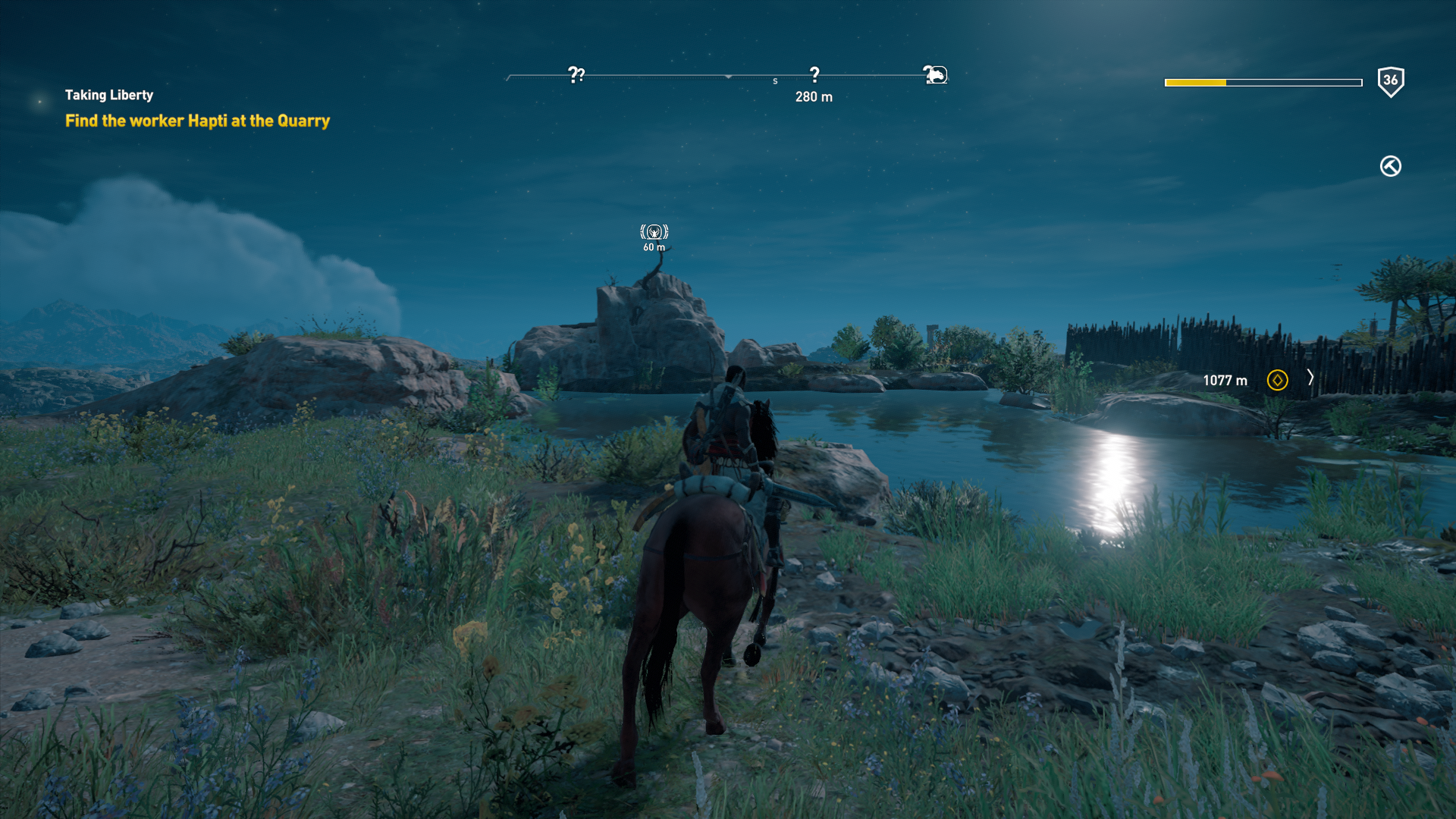Click the viewpoint marker at 60 m
1456x819 pixels.
654,232
